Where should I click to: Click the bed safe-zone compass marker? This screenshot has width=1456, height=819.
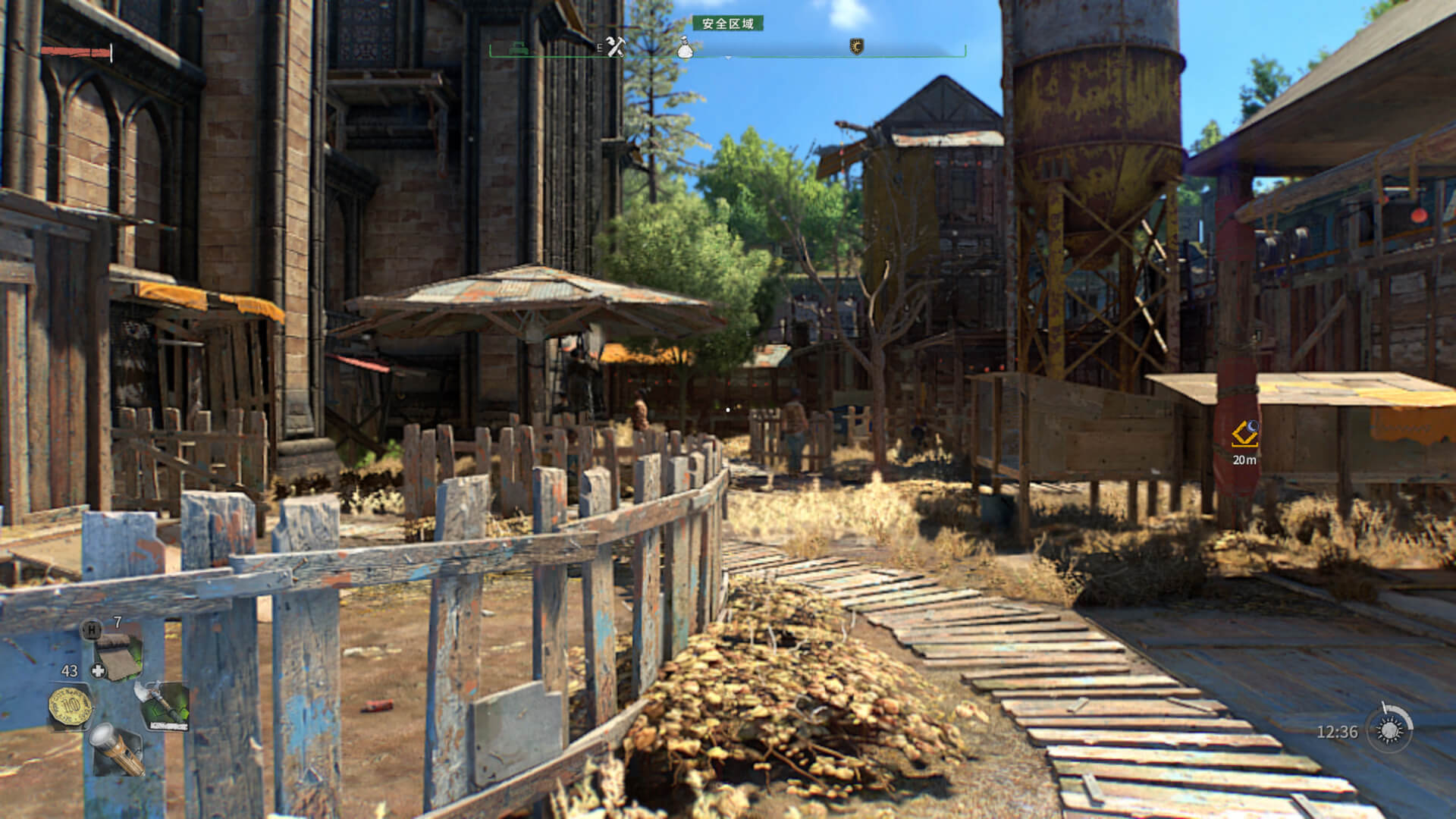(x=519, y=47)
